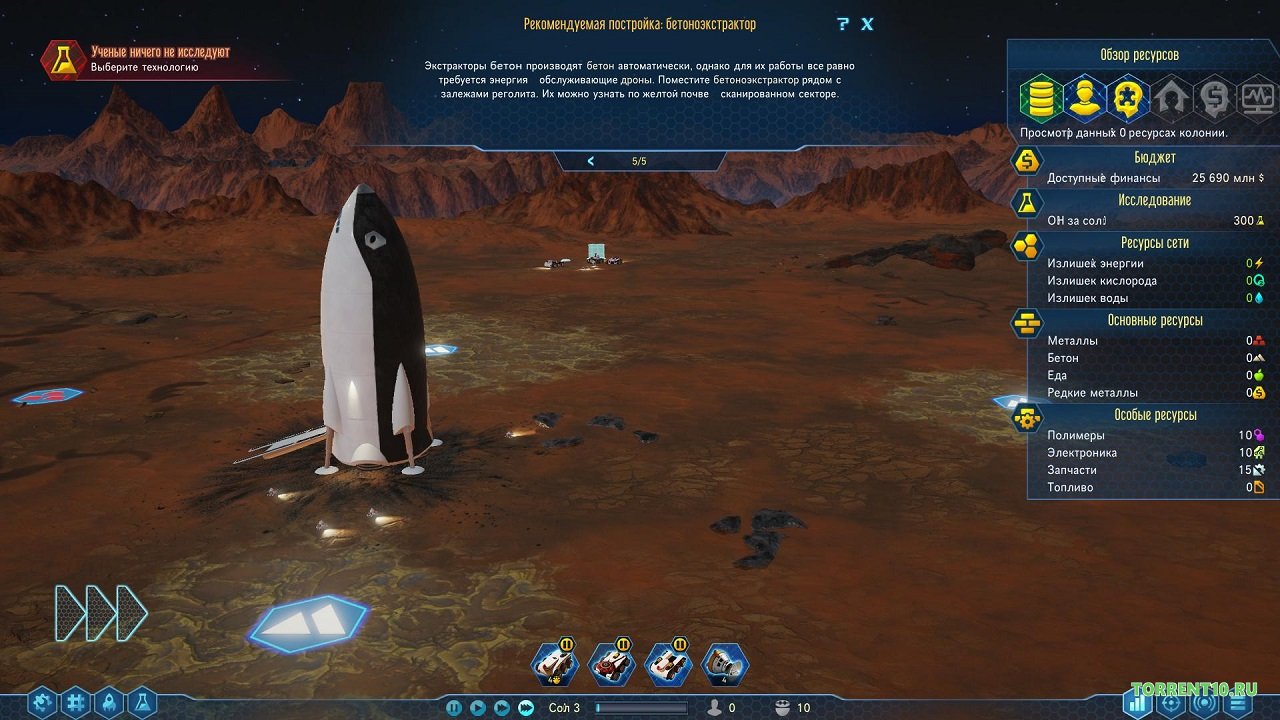
Task: Set game to normal play speed
Action: click(x=478, y=708)
